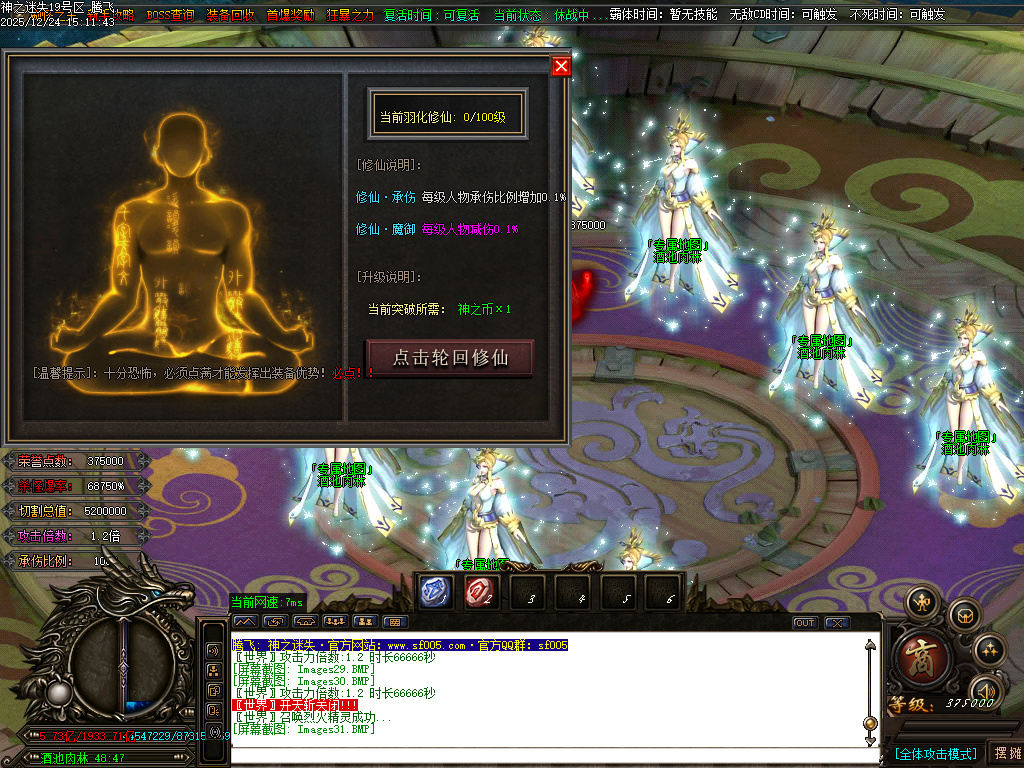
Task: Click the 摆摊 stall button
Action: [1005, 753]
